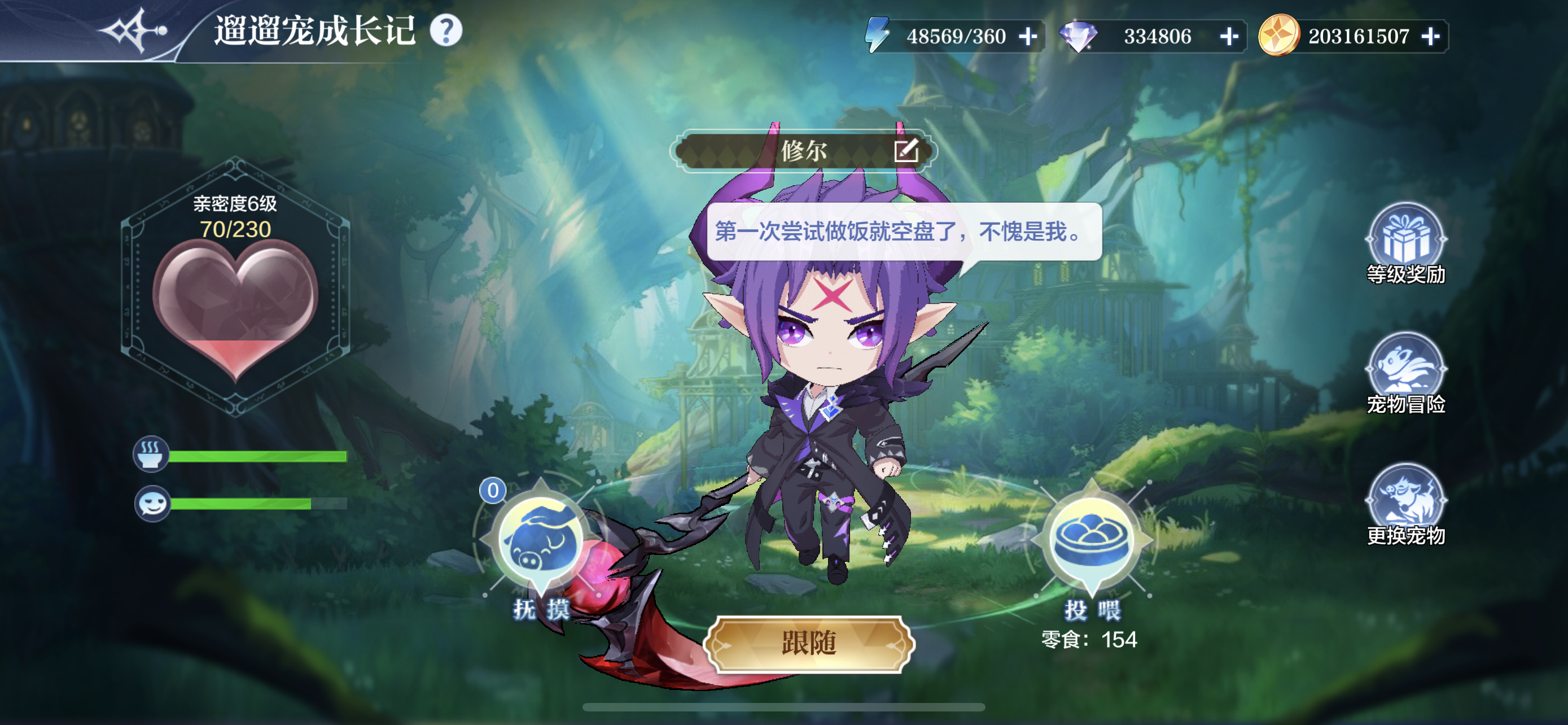This screenshot has height=725, width=1568.
Task: Click the intimacy heart gauge
Action: click(235, 304)
